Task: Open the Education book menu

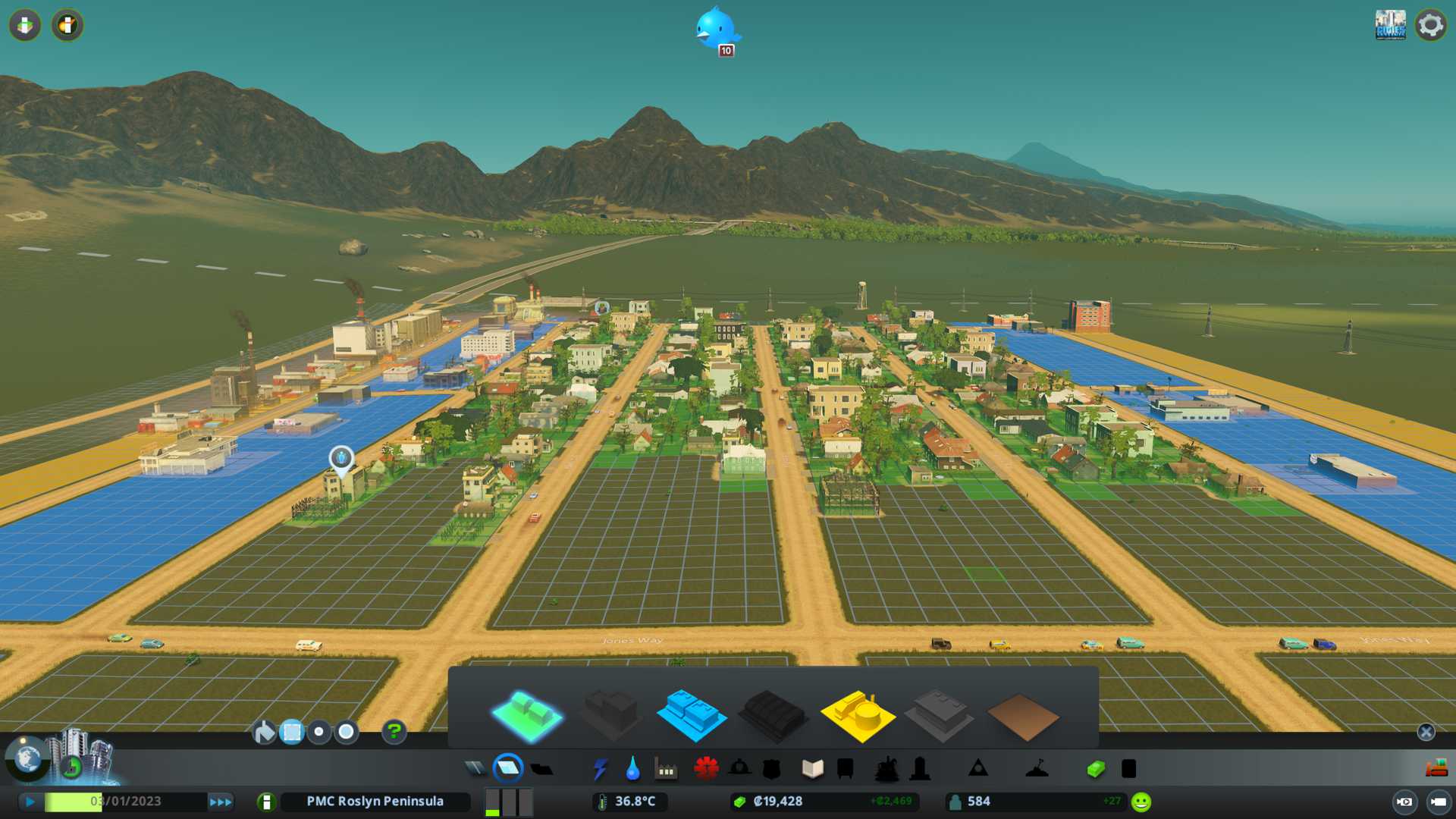Action: click(812, 769)
